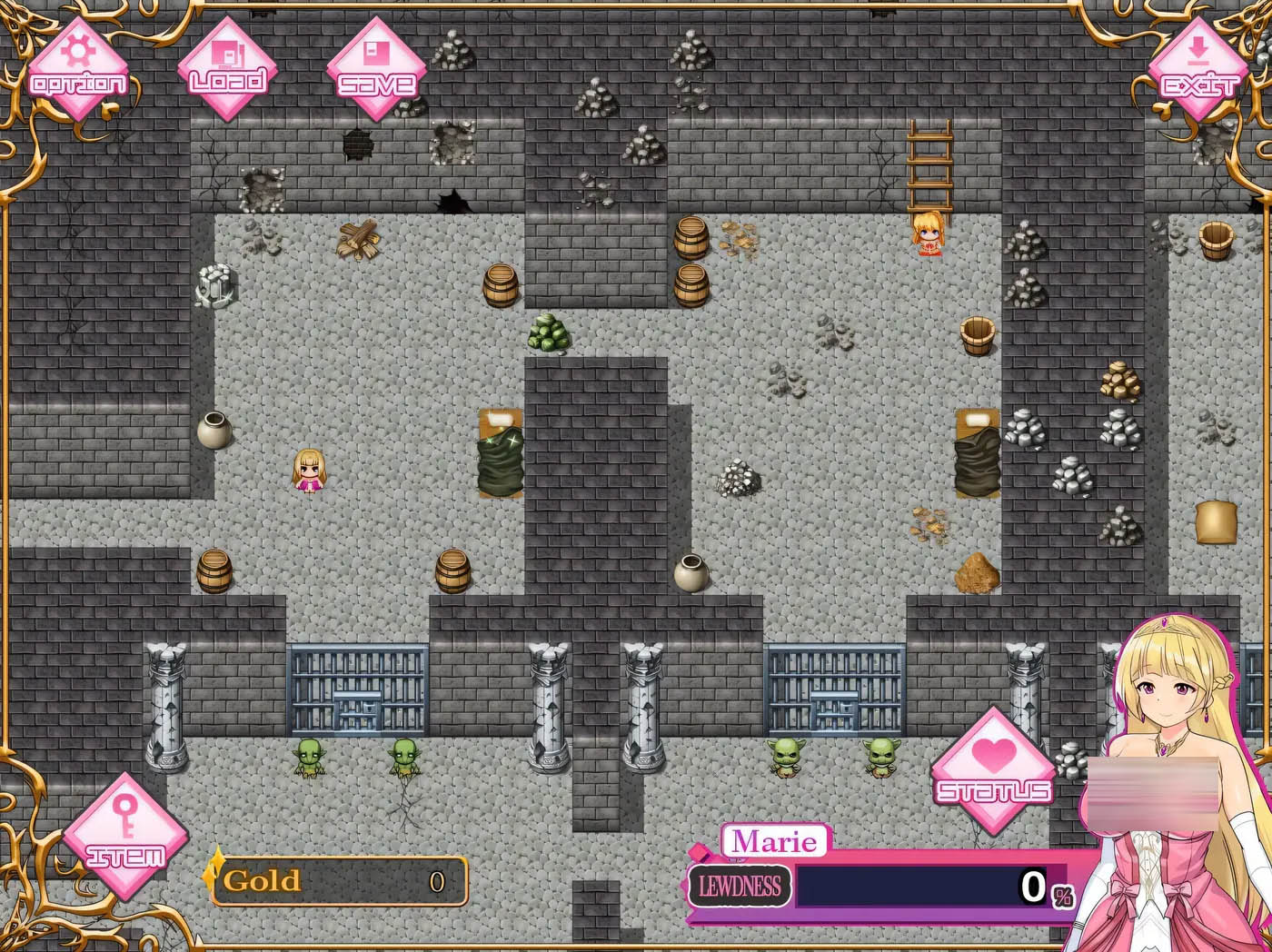This screenshot has width=1272, height=952.
Task: Save the game with the Save button
Action: [x=376, y=69]
